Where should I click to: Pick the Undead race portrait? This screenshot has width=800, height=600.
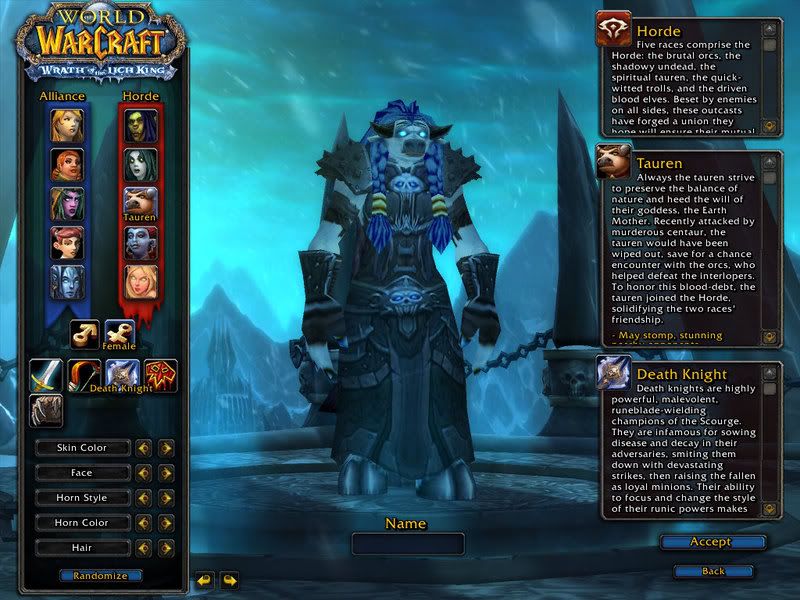[140, 164]
